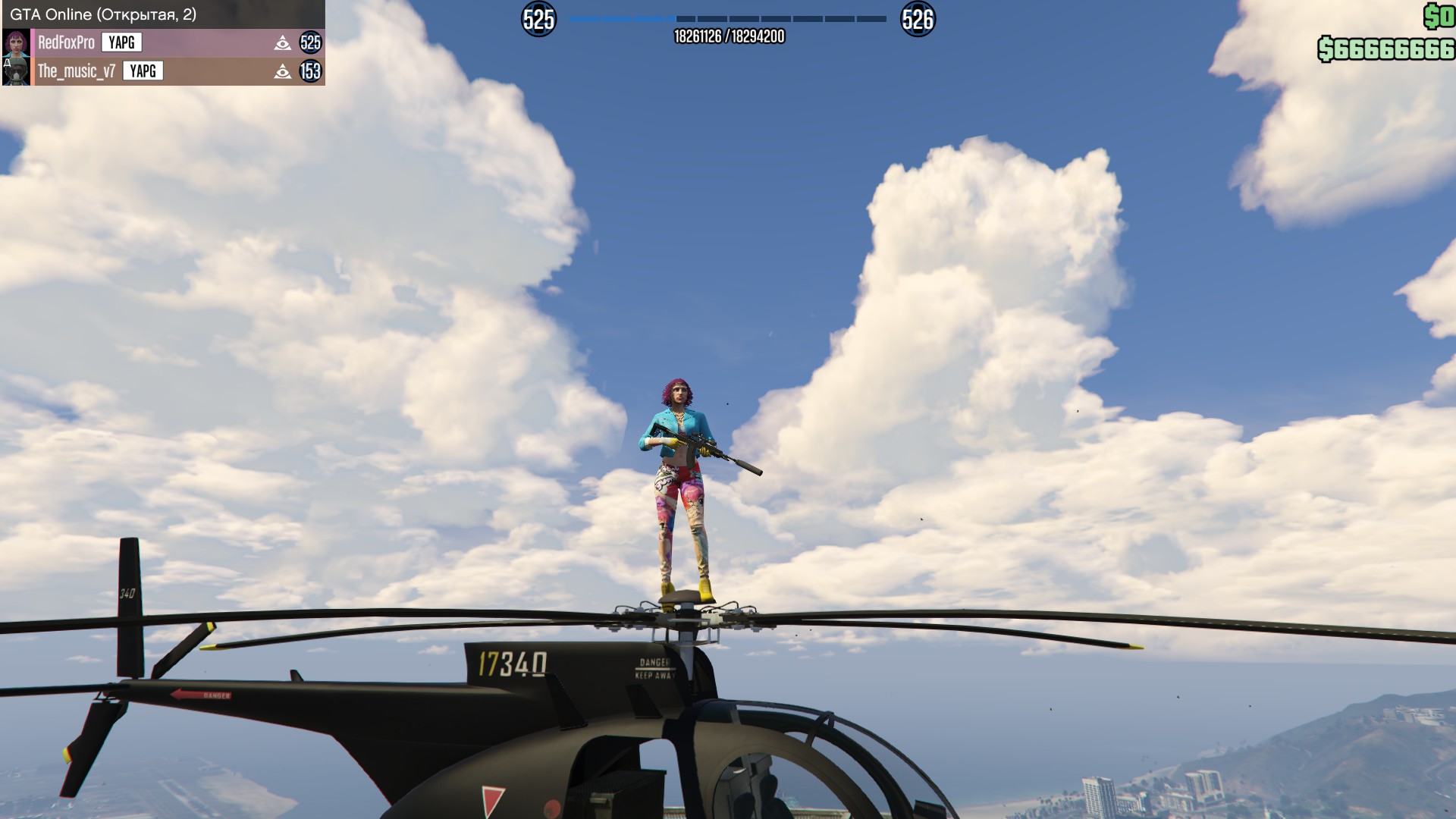
Task: Click The_music_v7's player avatar thumbnail
Action: [16, 71]
